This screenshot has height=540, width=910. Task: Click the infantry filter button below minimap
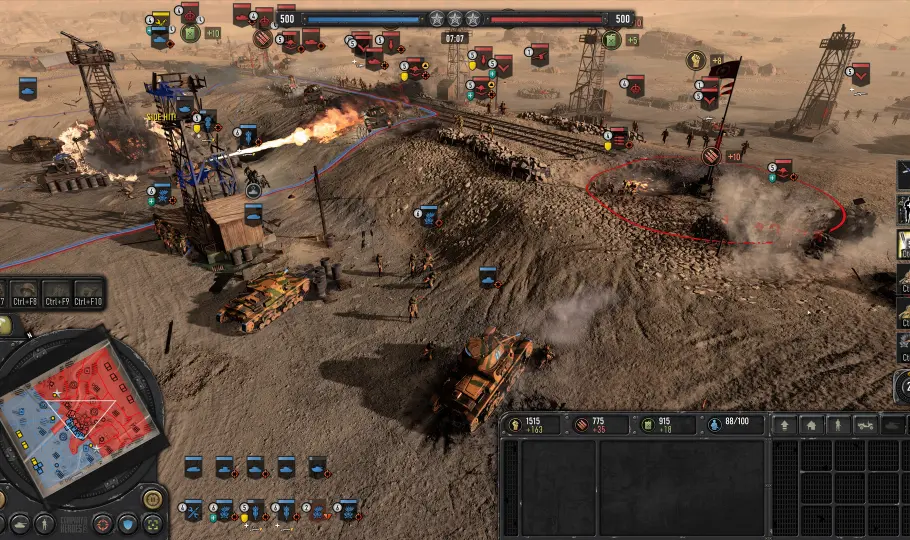tap(45, 523)
